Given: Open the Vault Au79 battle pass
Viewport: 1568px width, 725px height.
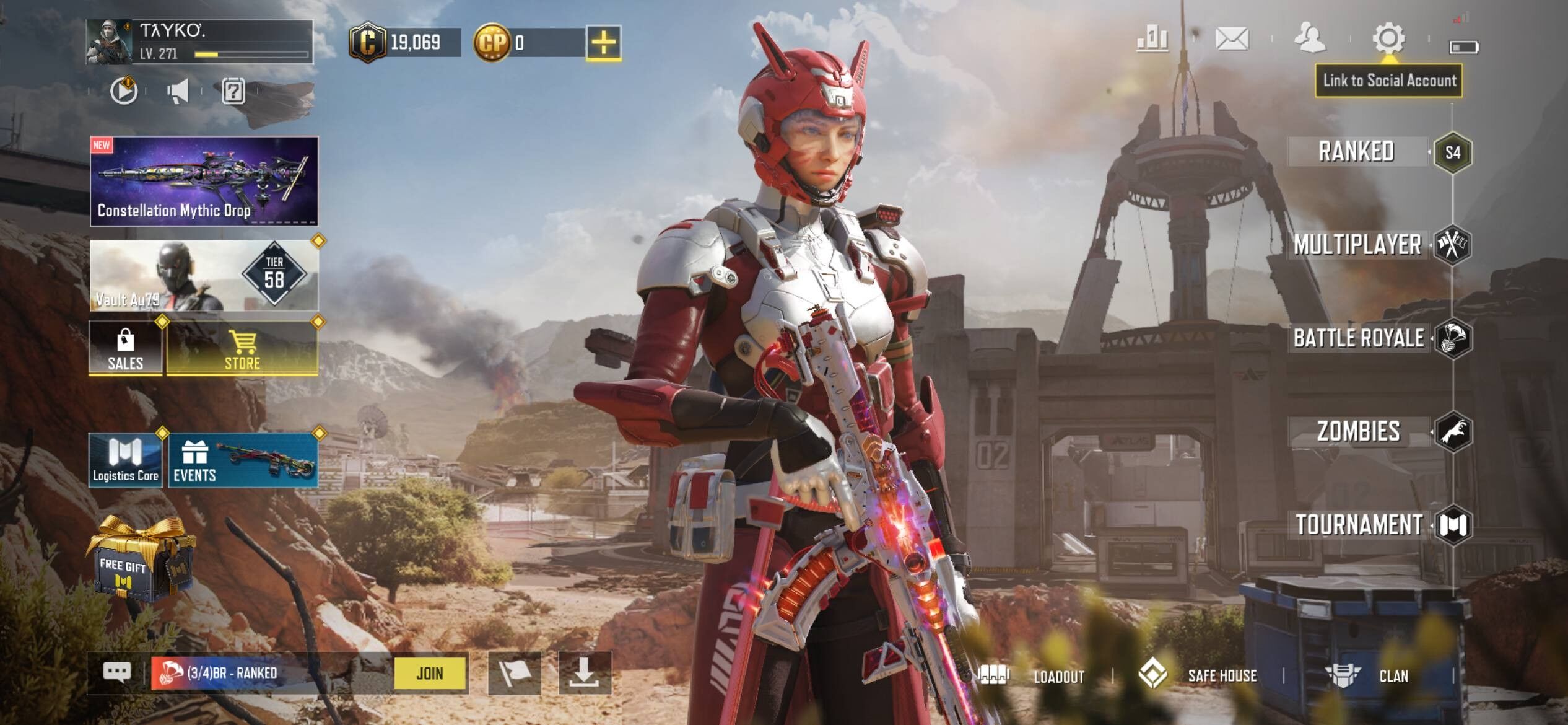Looking at the screenshot, I should pyautogui.click(x=204, y=276).
